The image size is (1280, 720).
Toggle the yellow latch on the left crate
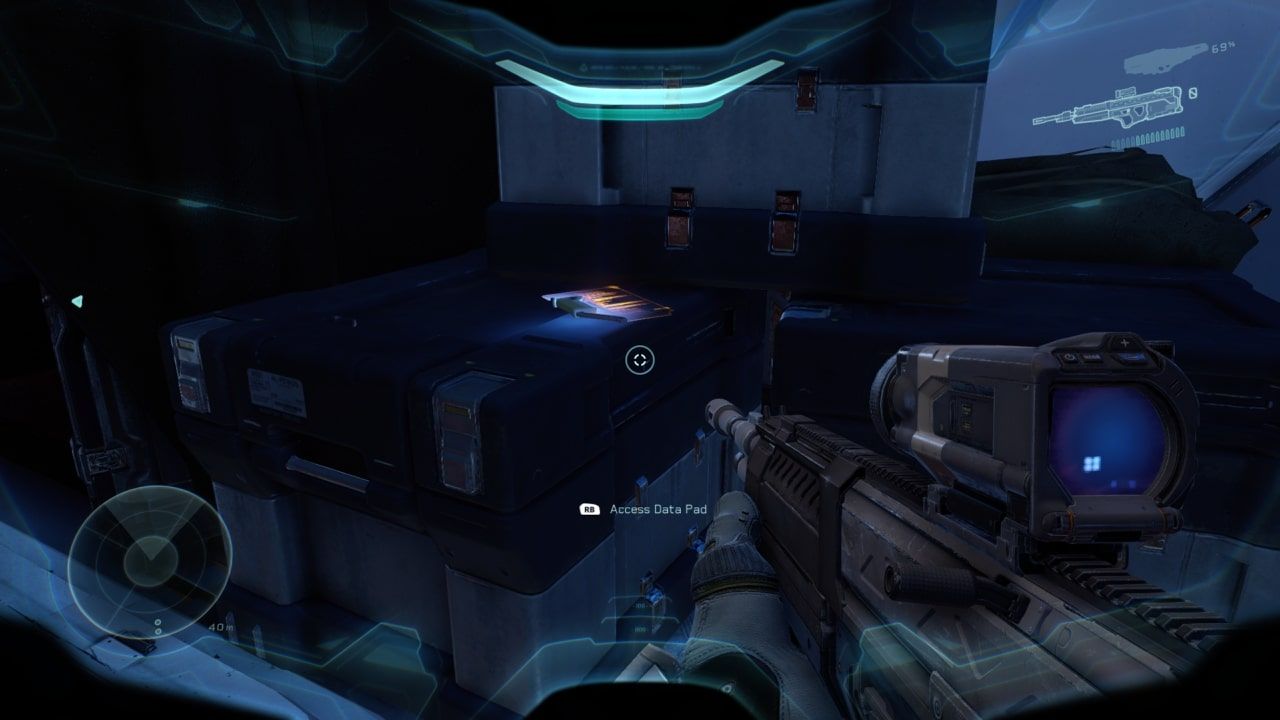[185, 345]
